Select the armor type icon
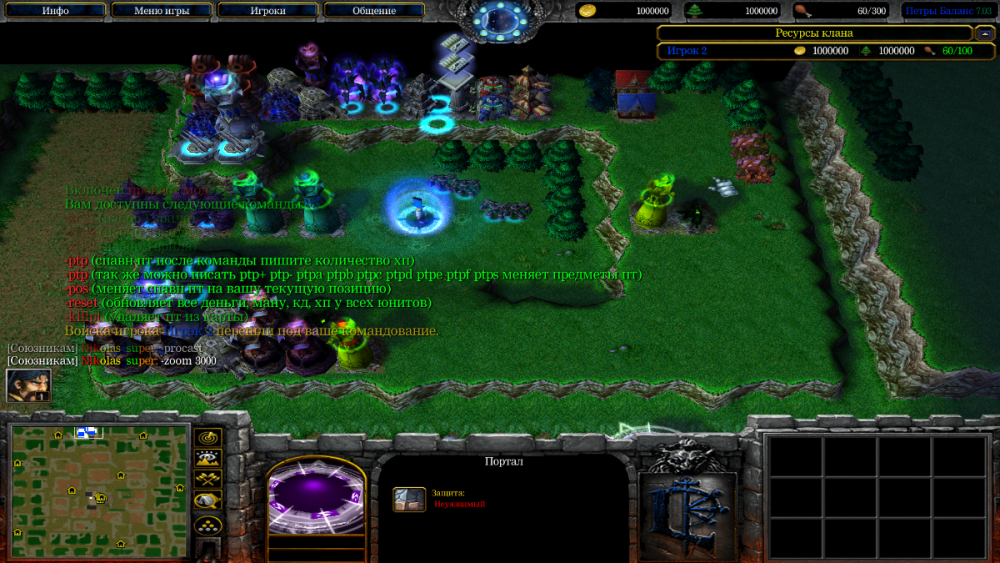1000x563 pixels. pyautogui.click(x=409, y=498)
